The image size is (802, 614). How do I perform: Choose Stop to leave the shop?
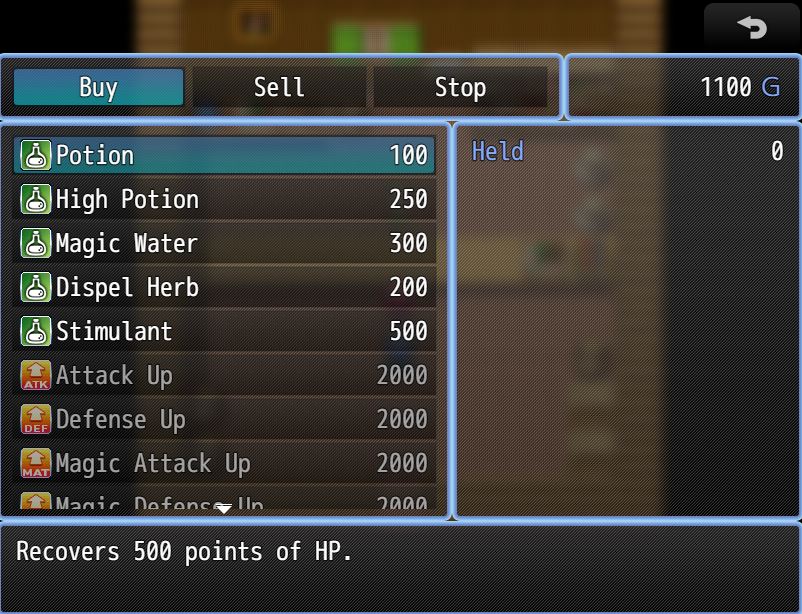[460, 88]
